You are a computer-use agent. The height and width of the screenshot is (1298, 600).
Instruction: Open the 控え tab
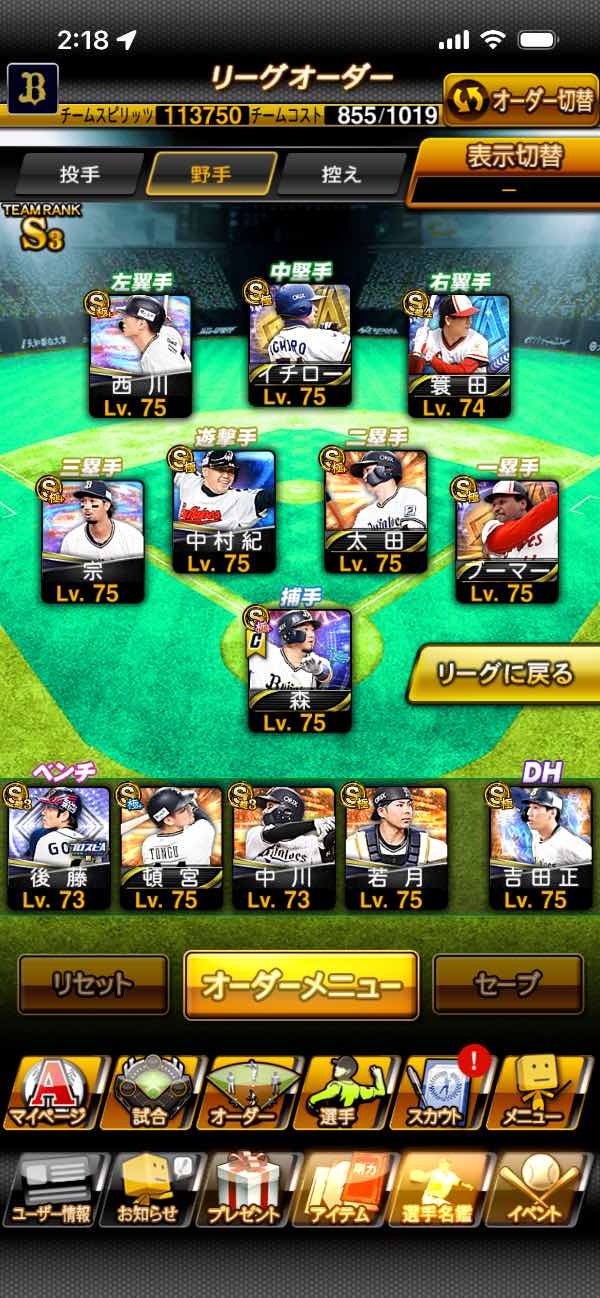pyautogui.click(x=341, y=174)
